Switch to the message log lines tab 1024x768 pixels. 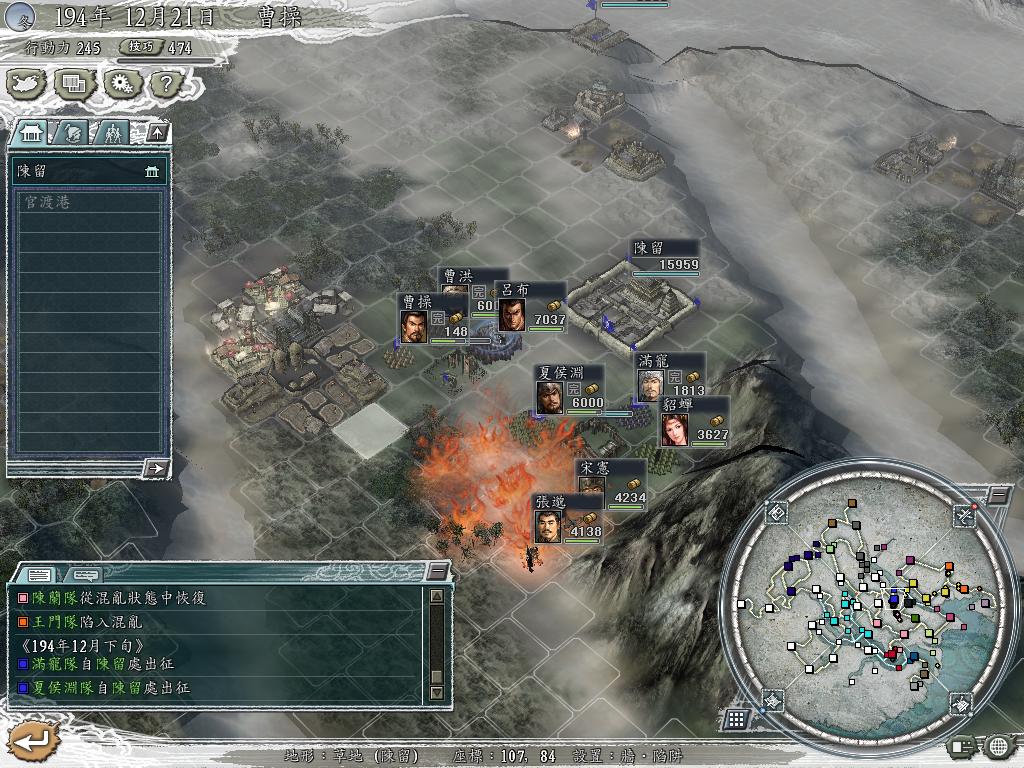[40, 574]
